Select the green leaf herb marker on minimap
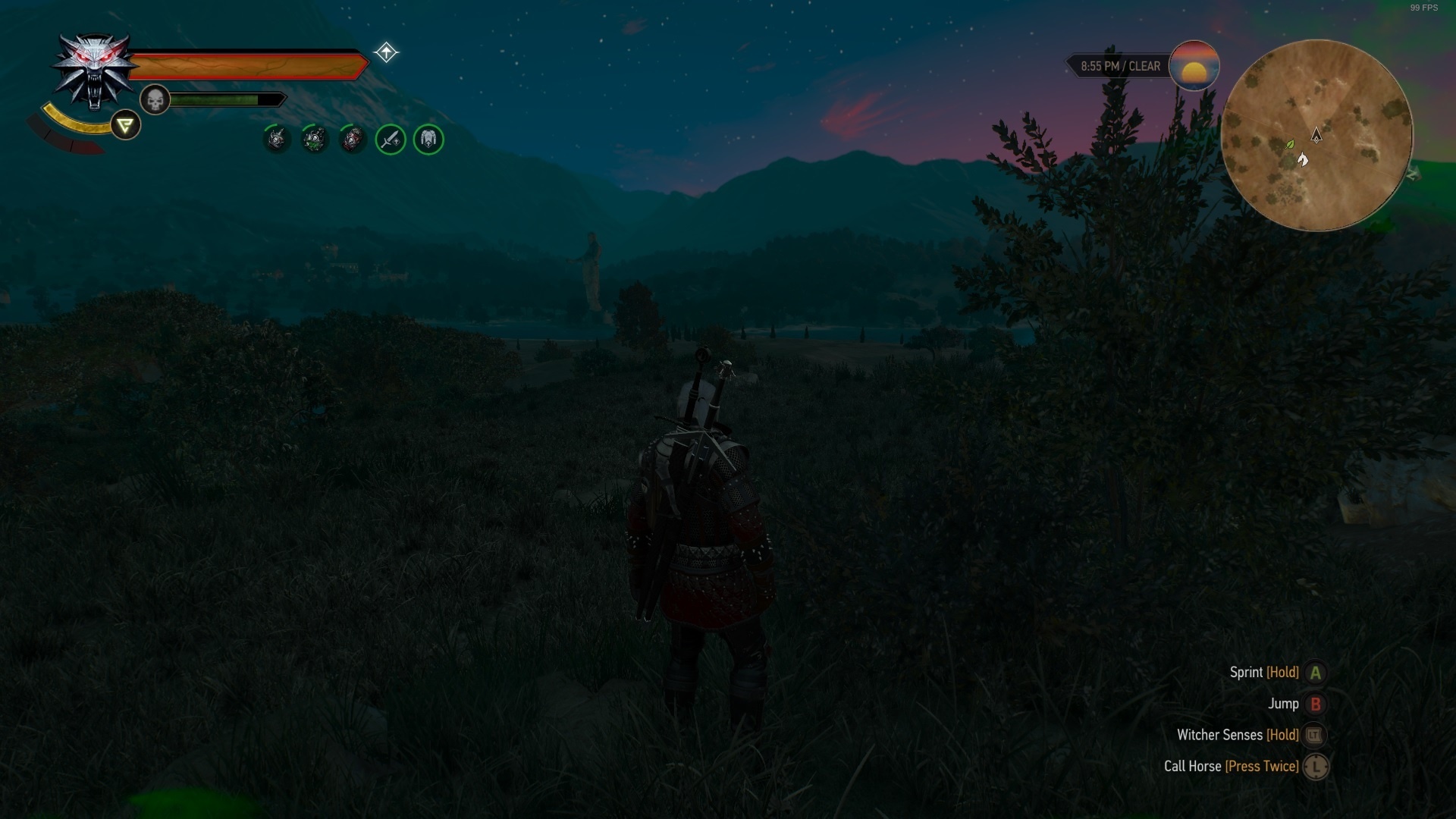 coord(1289,143)
